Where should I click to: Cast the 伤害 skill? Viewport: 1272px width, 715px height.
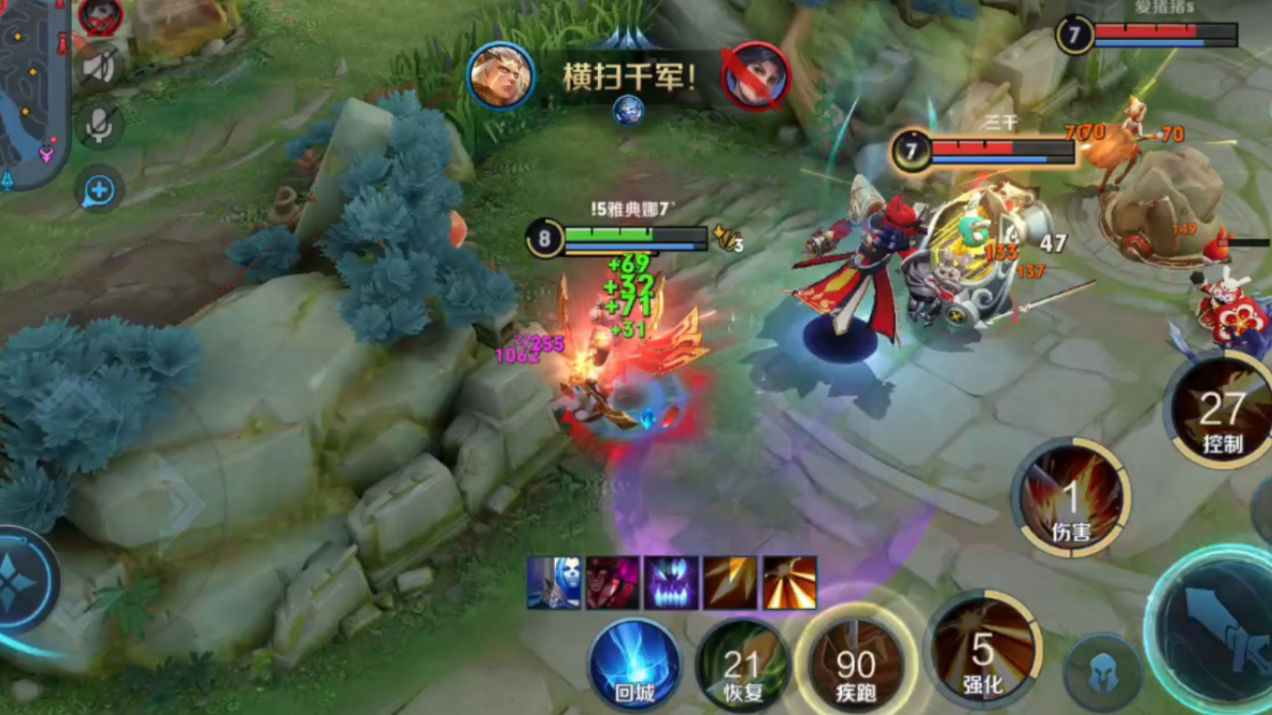1071,498
